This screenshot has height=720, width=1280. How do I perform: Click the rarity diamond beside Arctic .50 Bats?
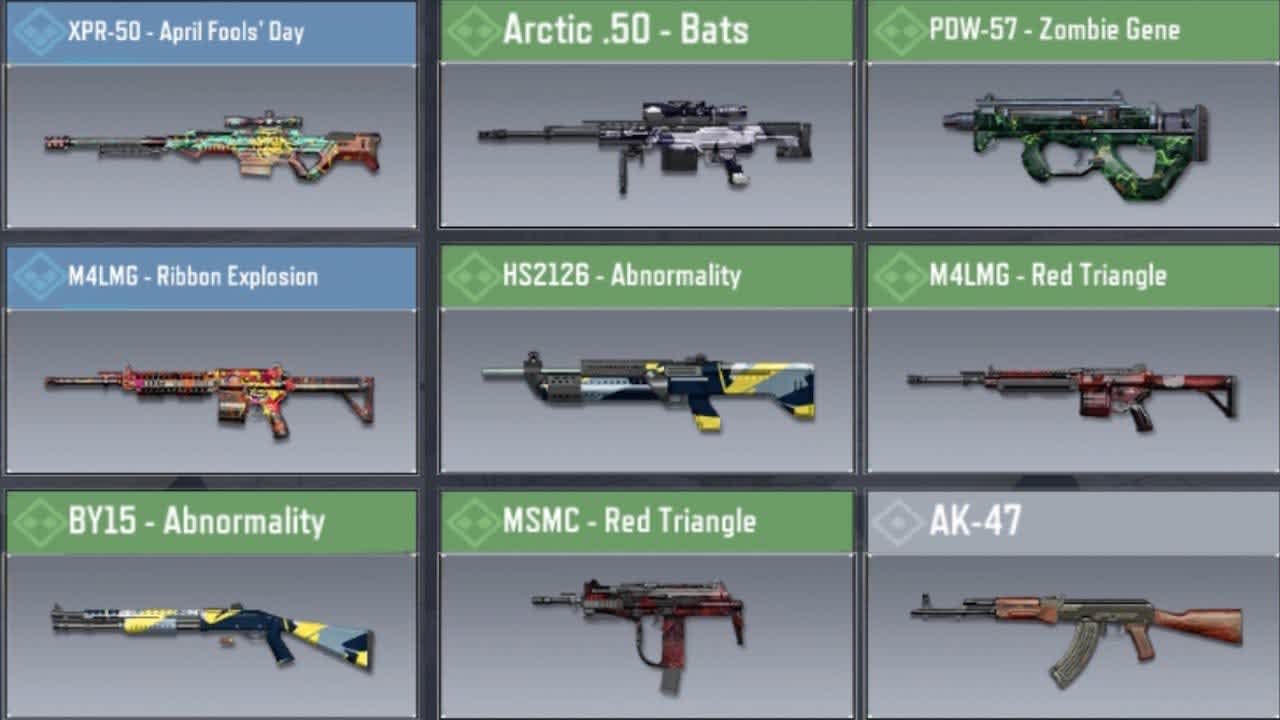point(470,29)
